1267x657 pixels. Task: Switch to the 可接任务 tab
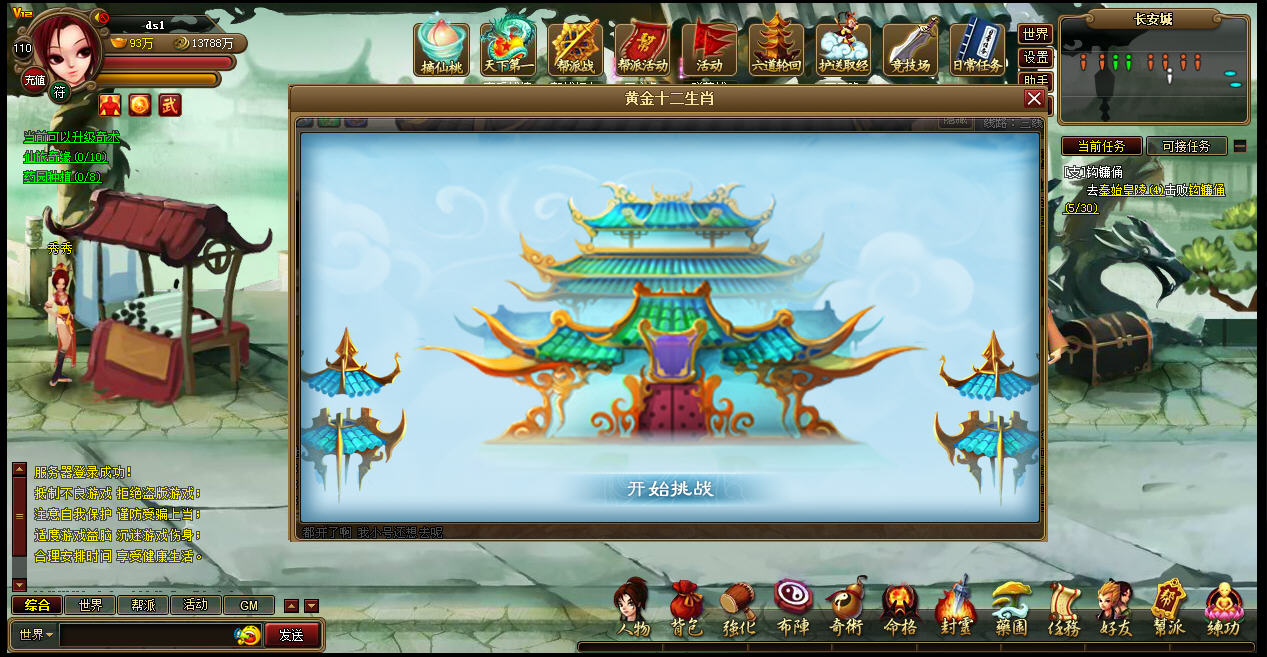1186,146
